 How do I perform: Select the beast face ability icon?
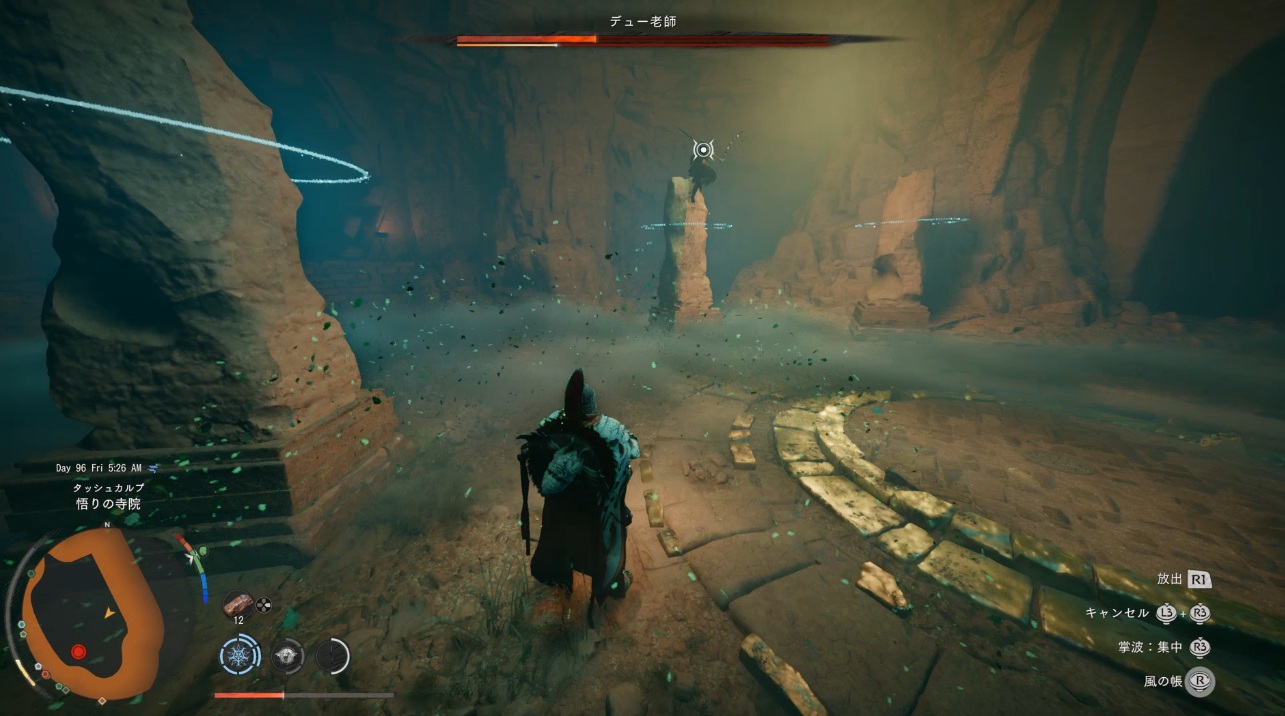[287, 656]
